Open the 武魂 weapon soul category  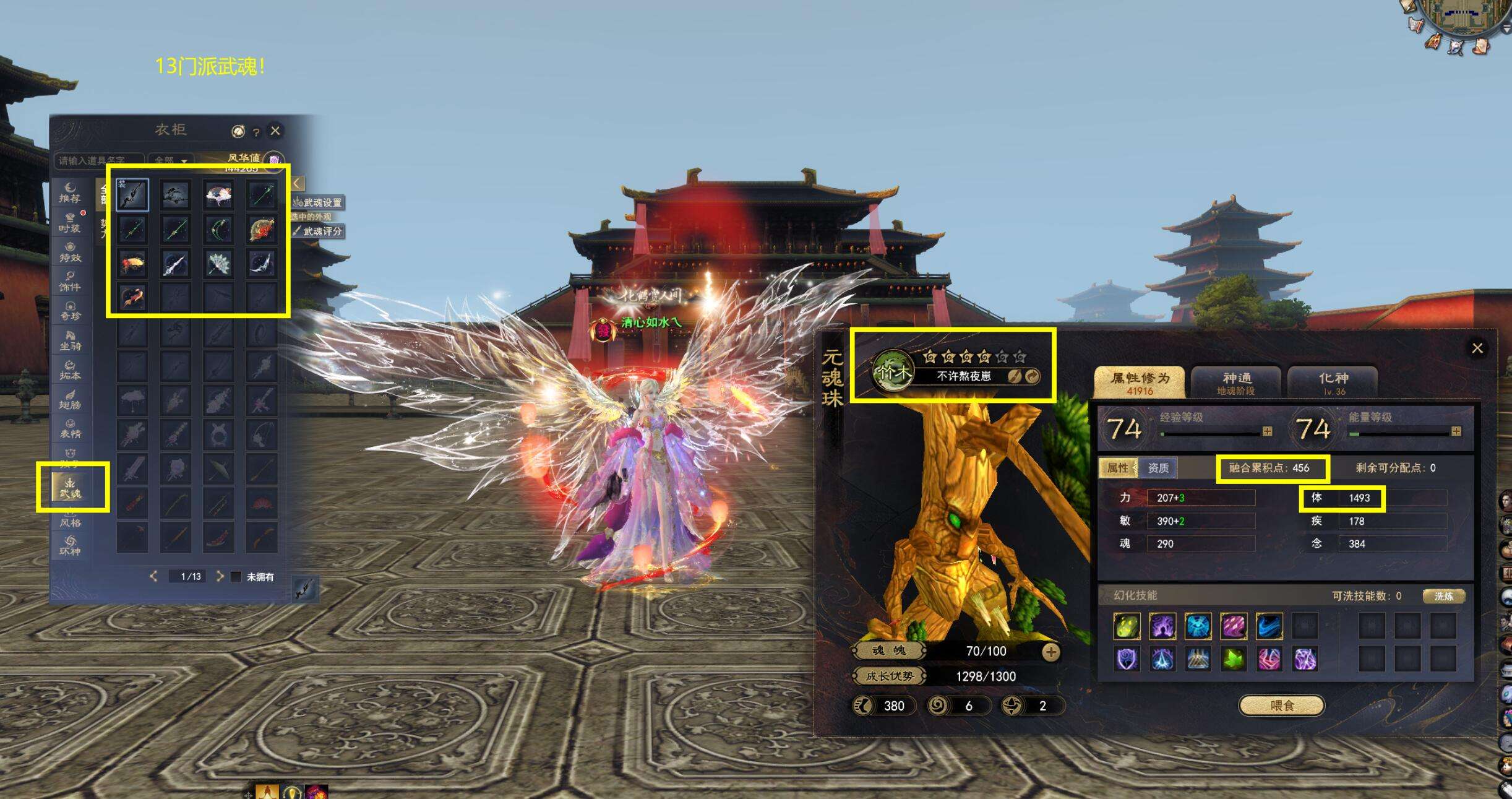70,487
